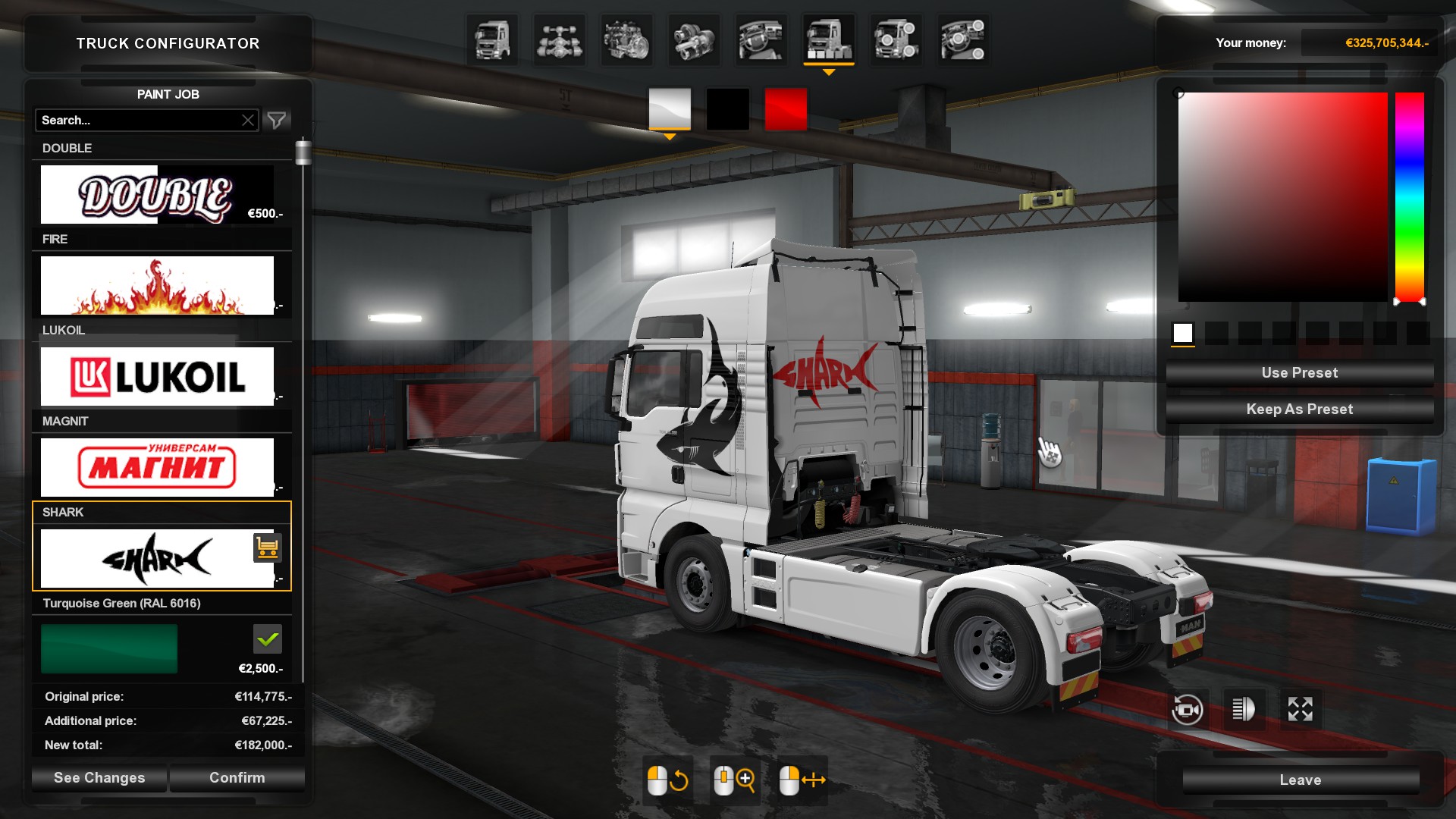The width and height of the screenshot is (1456, 819).
Task: Select the Magnit paint job thumbnail
Action: coord(157,467)
